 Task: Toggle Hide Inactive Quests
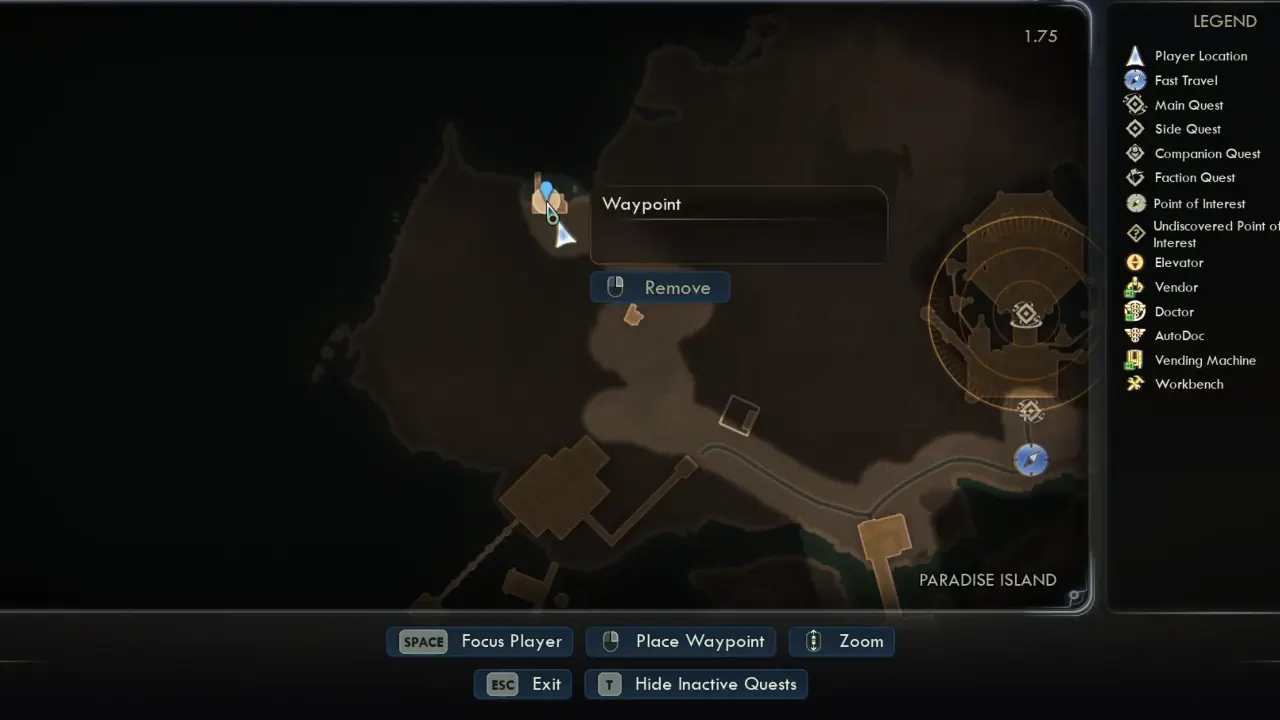pos(696,684)
